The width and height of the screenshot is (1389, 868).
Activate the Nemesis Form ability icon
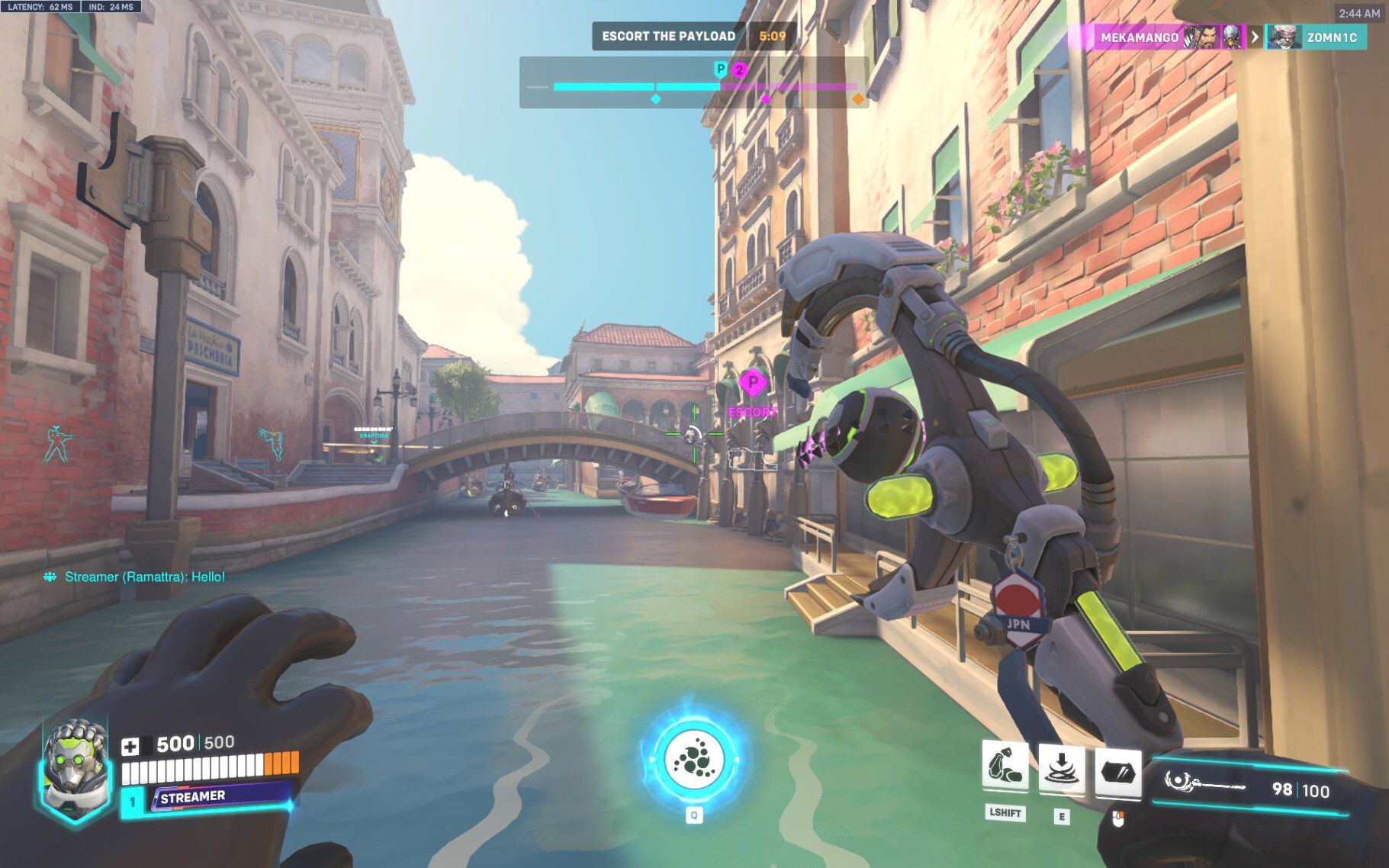(x=1005, y=765)
